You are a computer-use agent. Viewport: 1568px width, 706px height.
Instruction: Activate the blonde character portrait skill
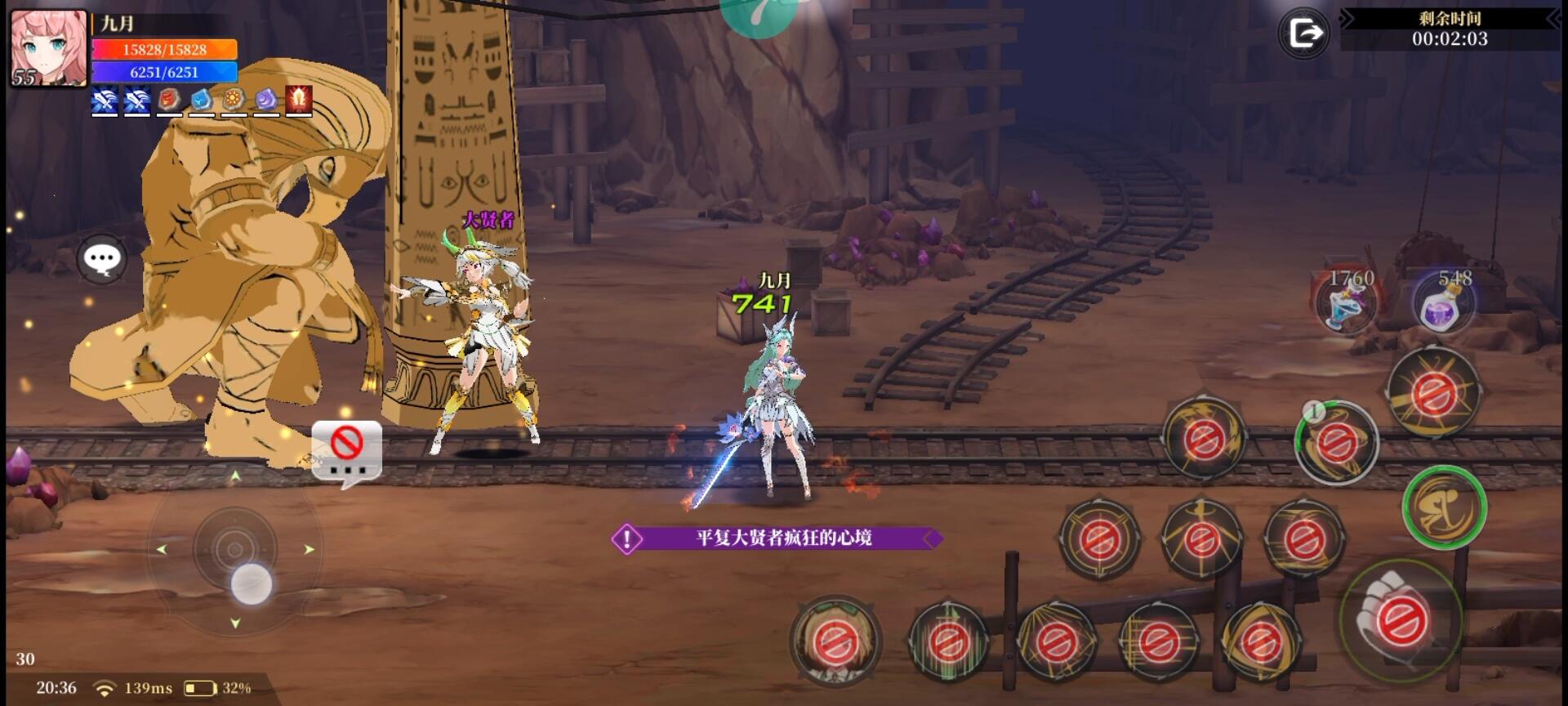pos(835,641)
